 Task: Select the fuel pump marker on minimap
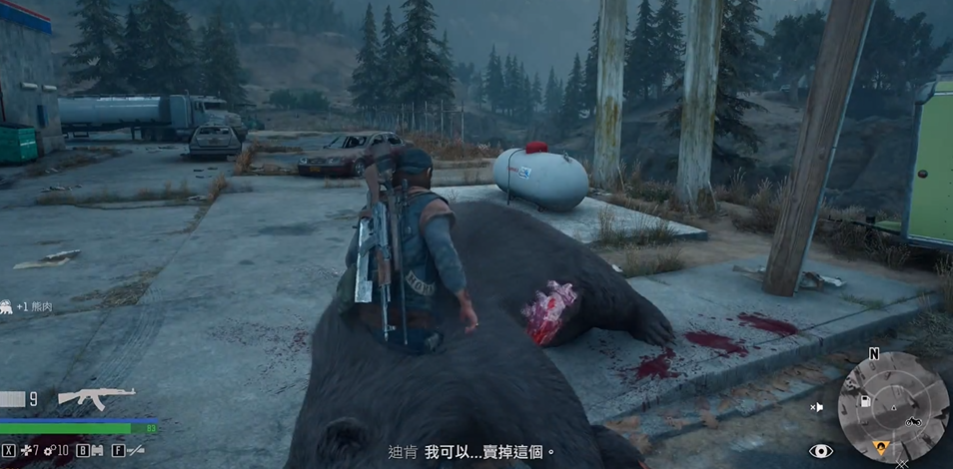click(866, 400)
